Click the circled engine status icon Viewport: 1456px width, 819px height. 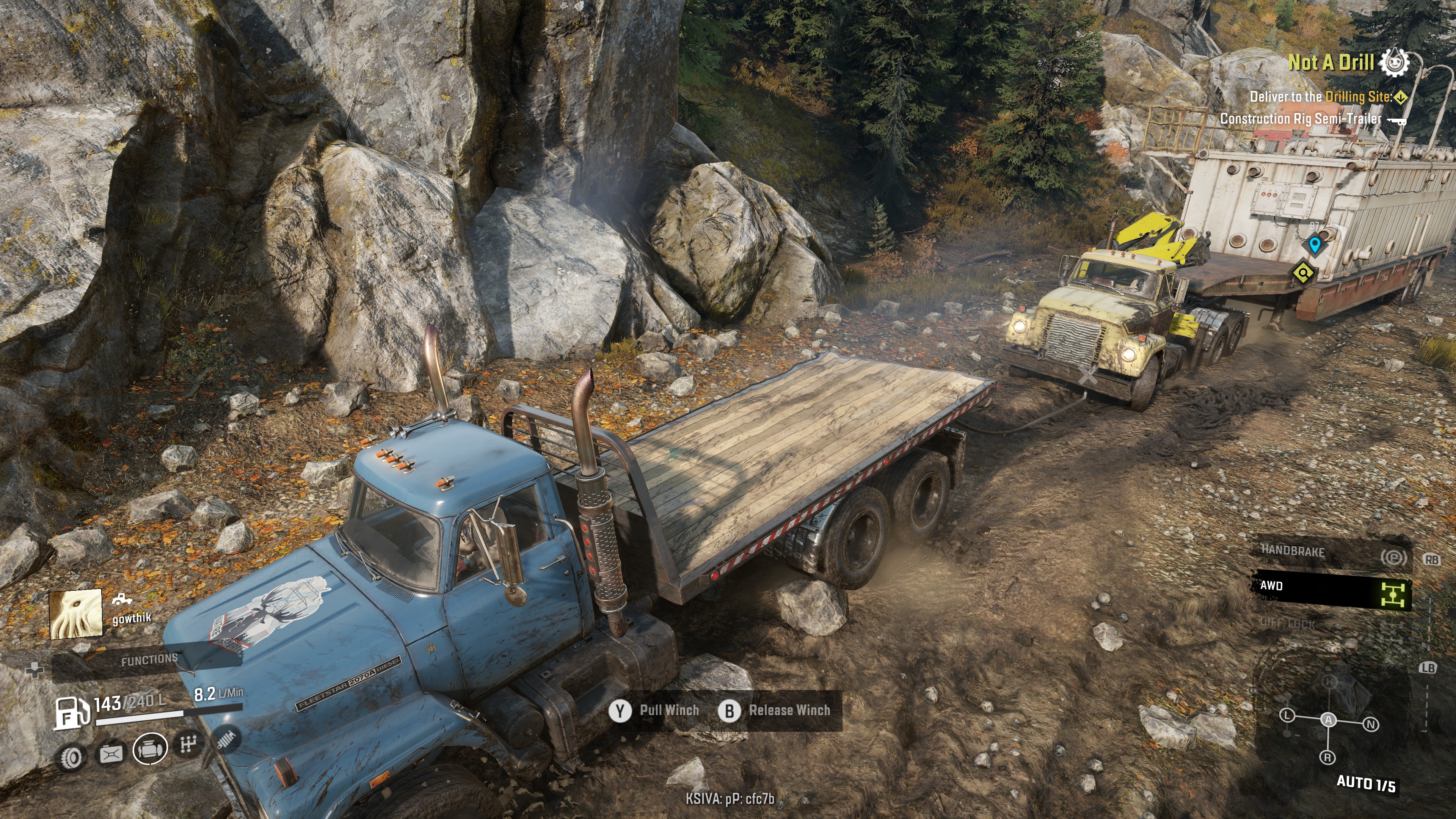pyautogui.click(x=150, y=748)
